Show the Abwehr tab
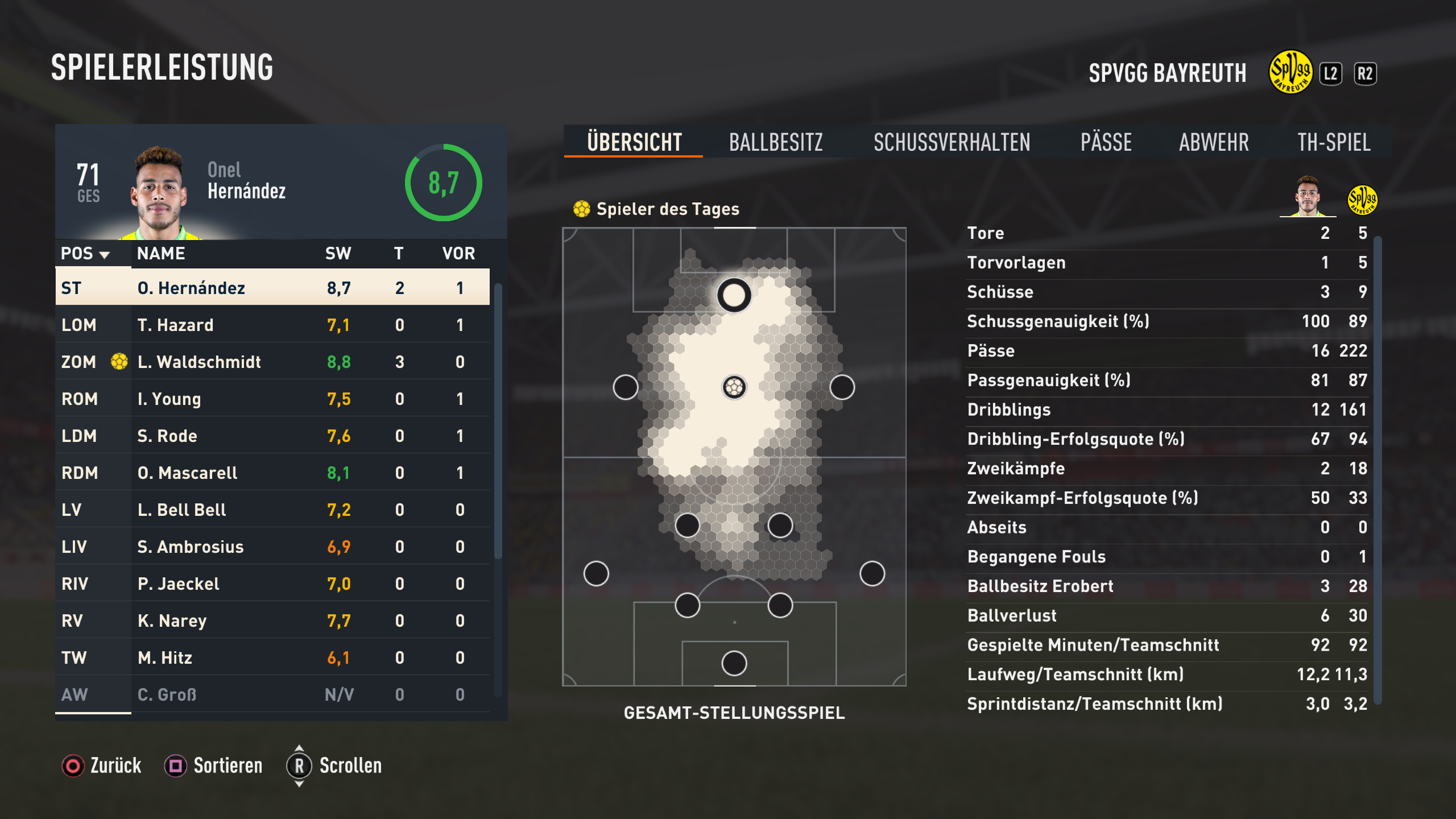This screenshot has height=819, width=1456. [x=1214, y=142]
